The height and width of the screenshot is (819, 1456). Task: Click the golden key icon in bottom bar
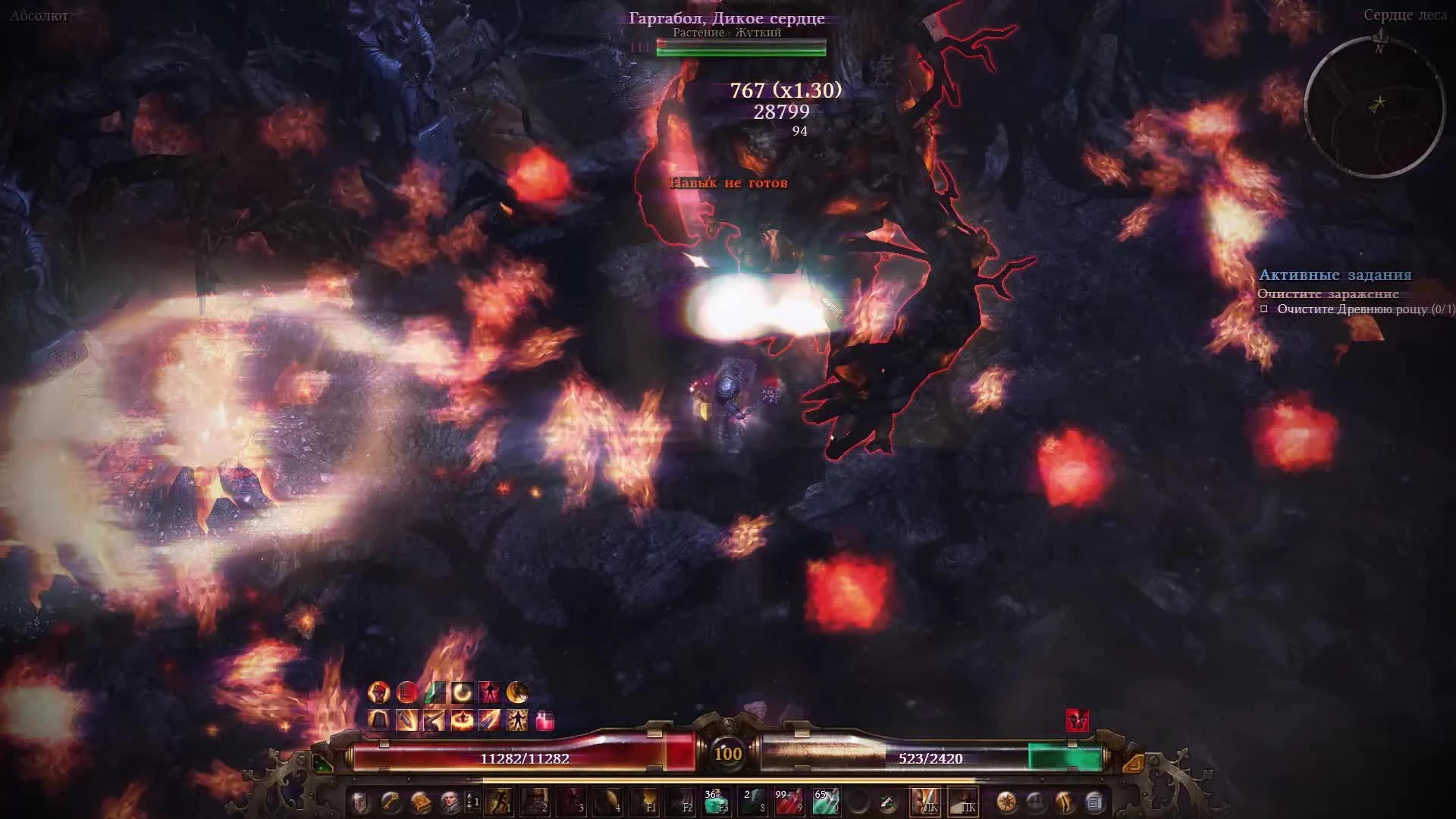point(390,802)
